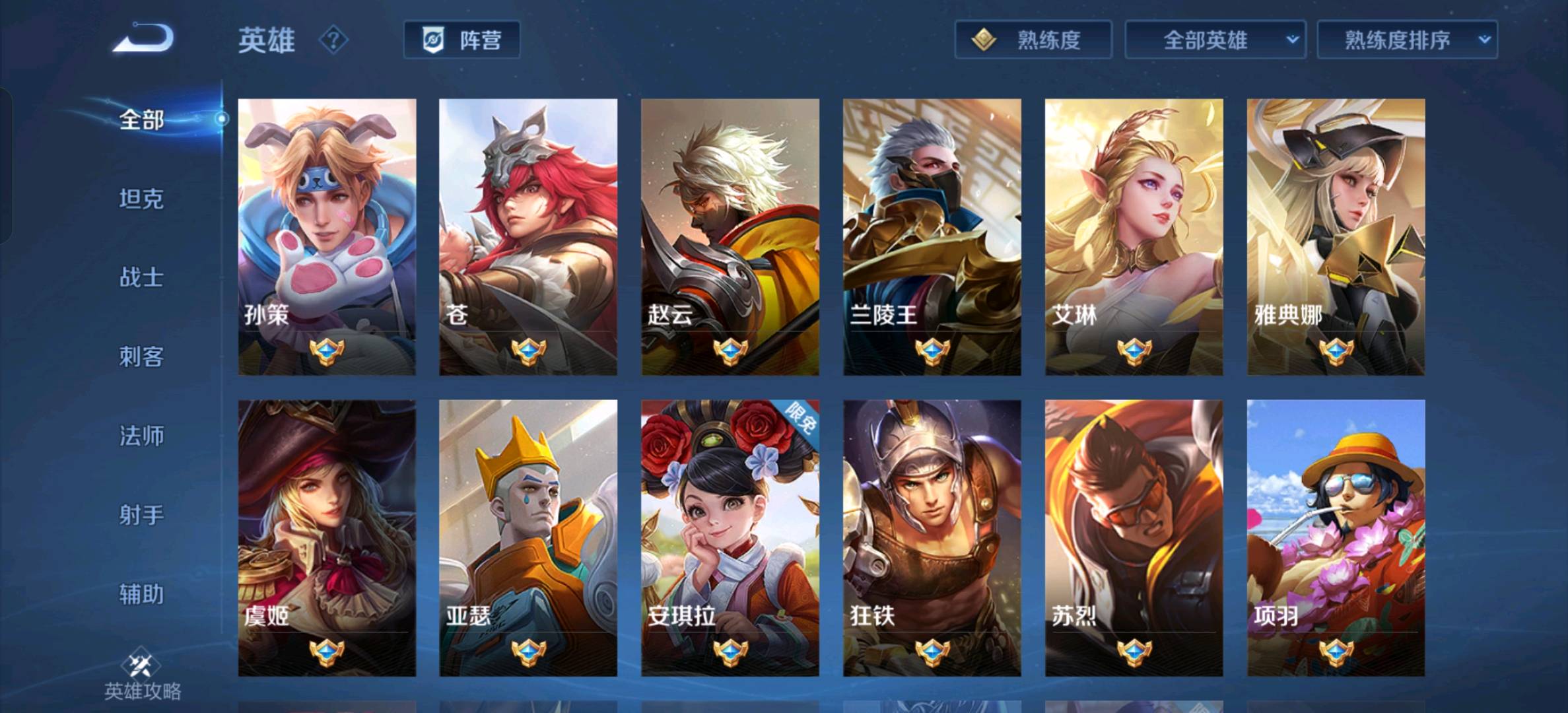
Task: Open the 项羽 hero card
Action: (1336, 537)
